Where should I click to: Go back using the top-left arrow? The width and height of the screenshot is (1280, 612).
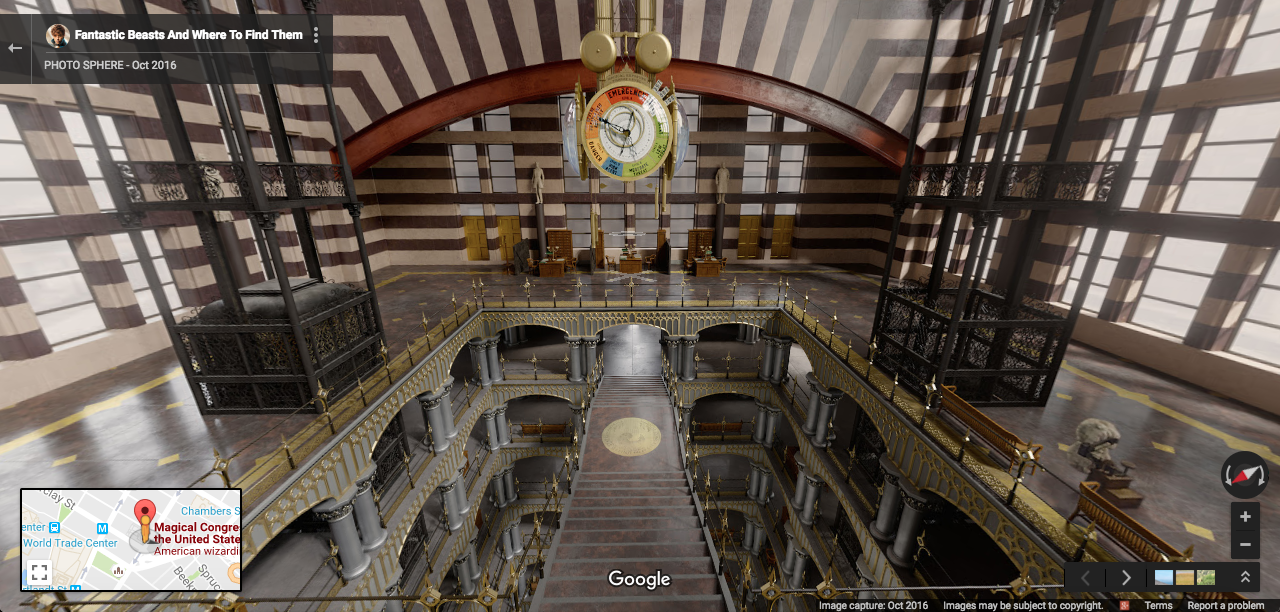click(15, 48)
